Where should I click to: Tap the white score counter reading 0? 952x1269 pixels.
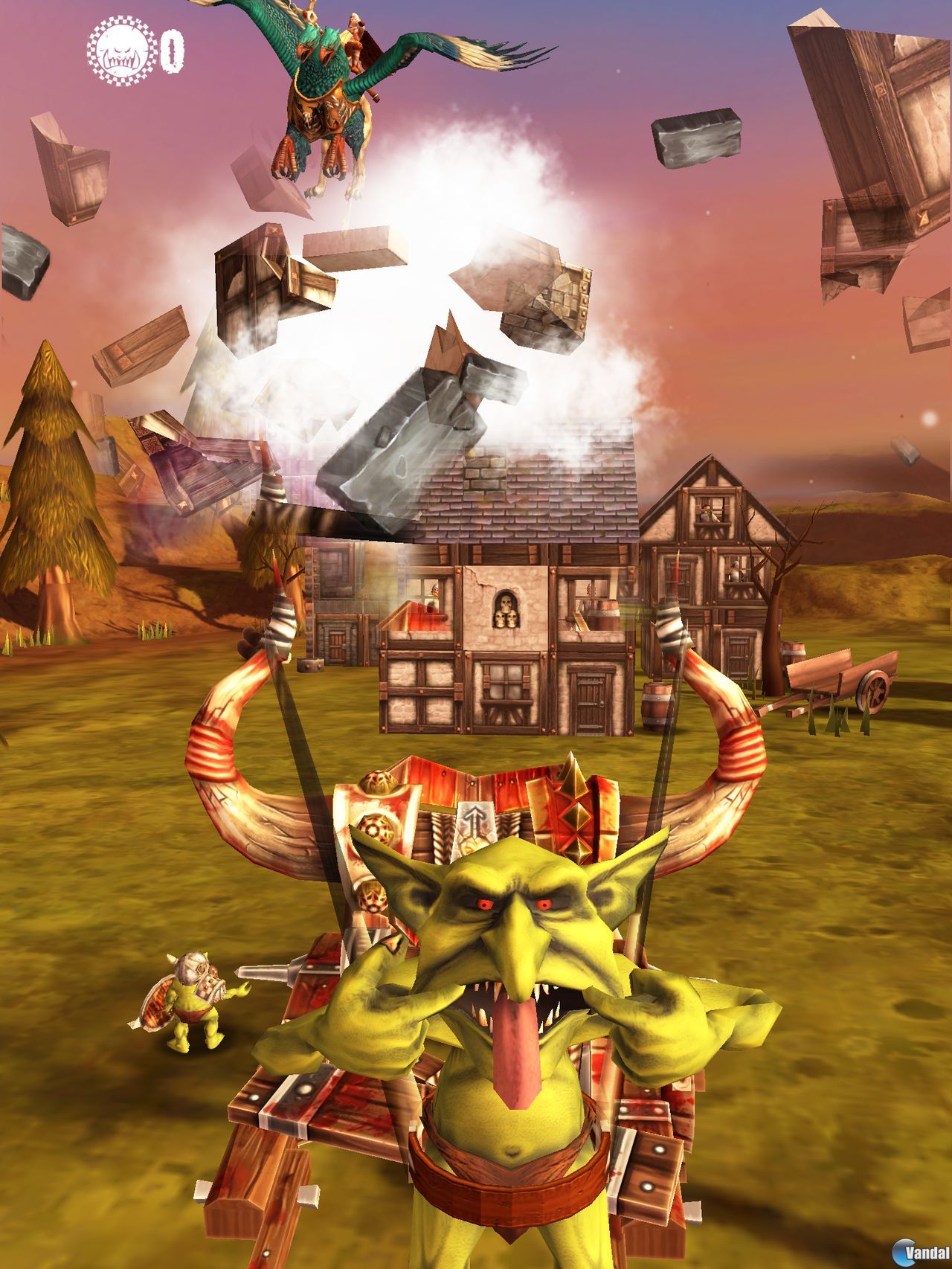(173, 46)
